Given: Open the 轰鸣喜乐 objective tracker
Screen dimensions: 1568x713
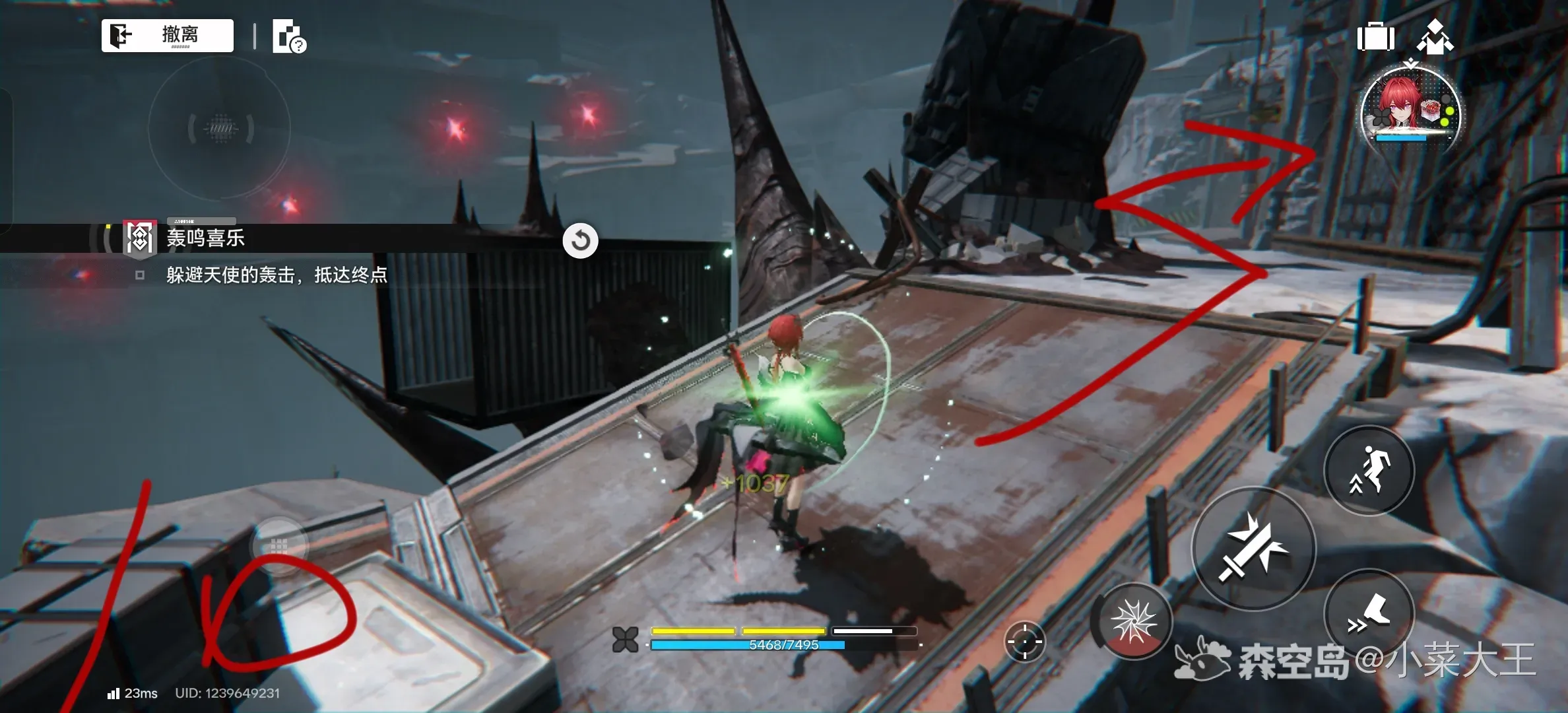Looking at the screenshot, I should pyautogui.click(x=205, y=238).
